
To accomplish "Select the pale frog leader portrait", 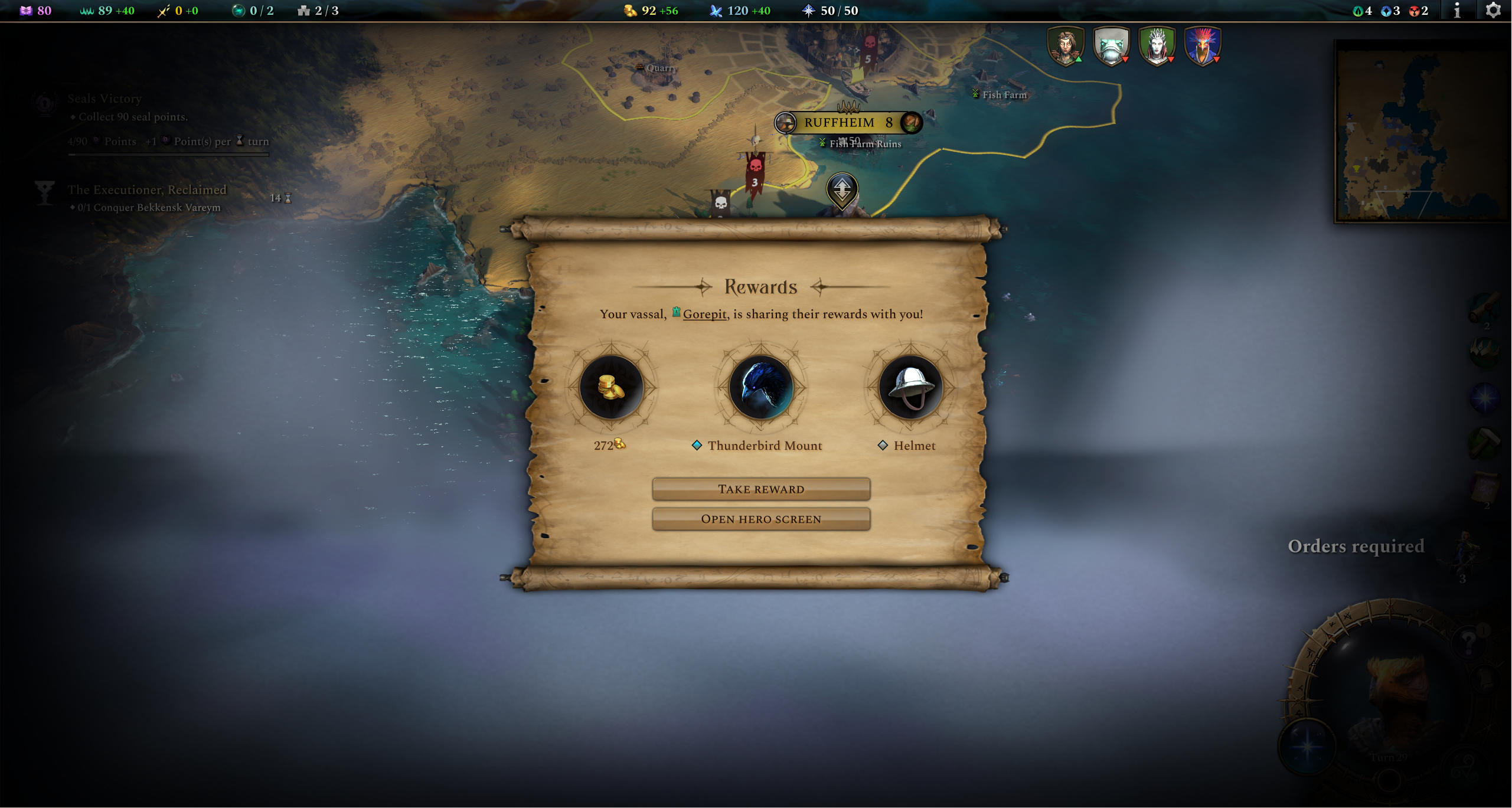I will click(x=1111, y=46).
